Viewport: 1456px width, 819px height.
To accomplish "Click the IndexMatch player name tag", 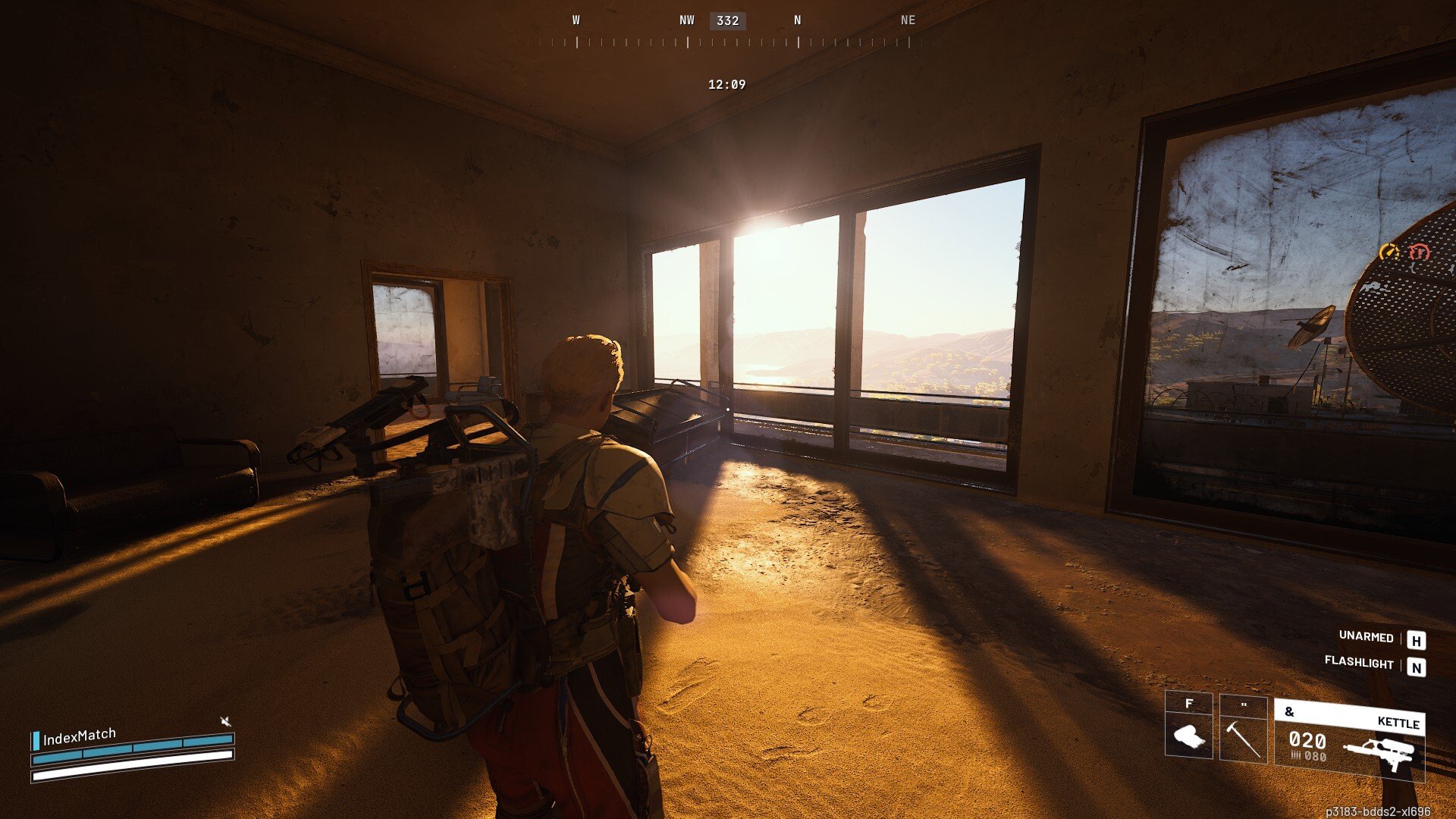I will tap(79, 736).
